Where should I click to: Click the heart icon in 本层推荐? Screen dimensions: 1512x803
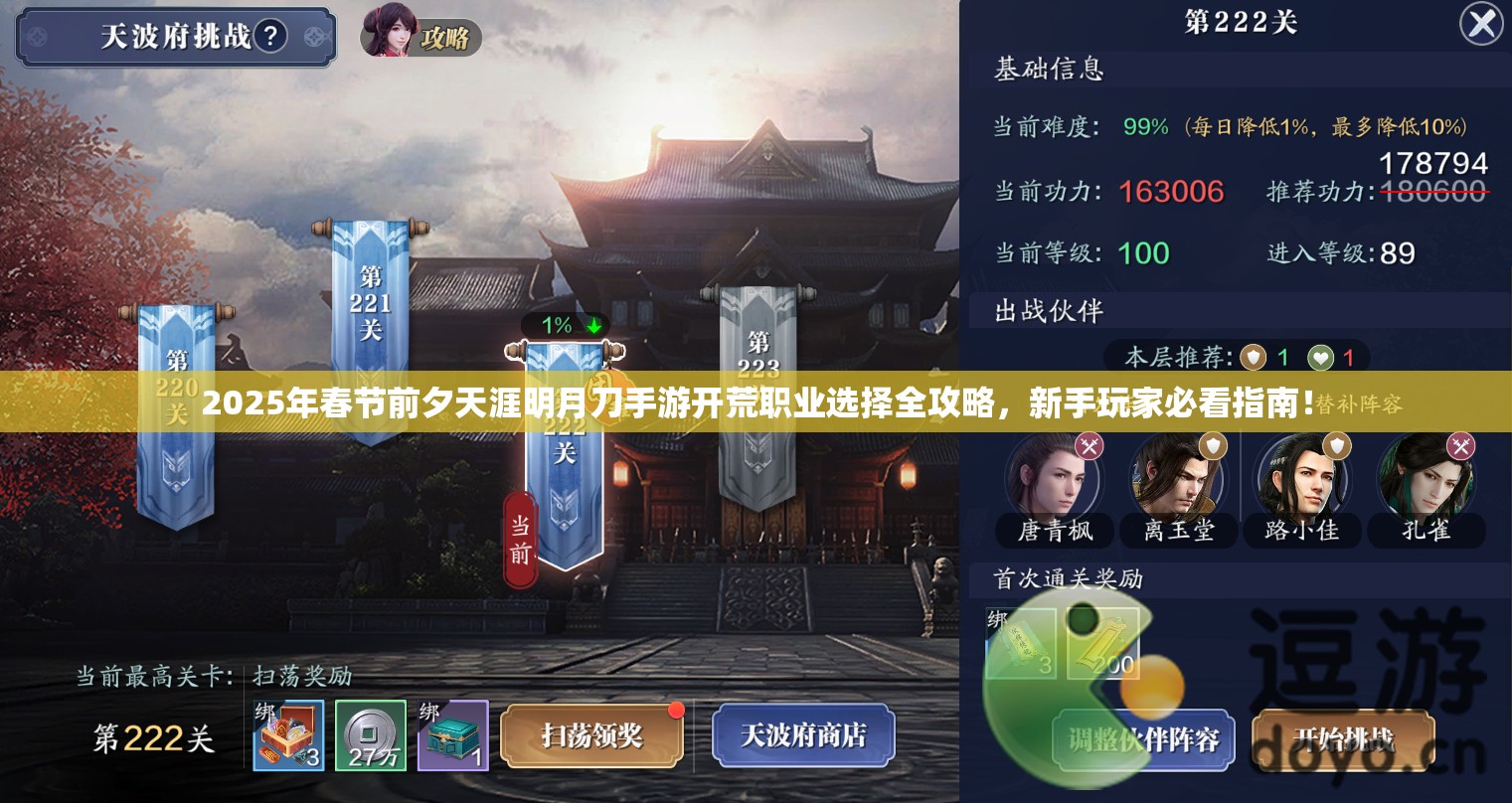pos(1321,357)
